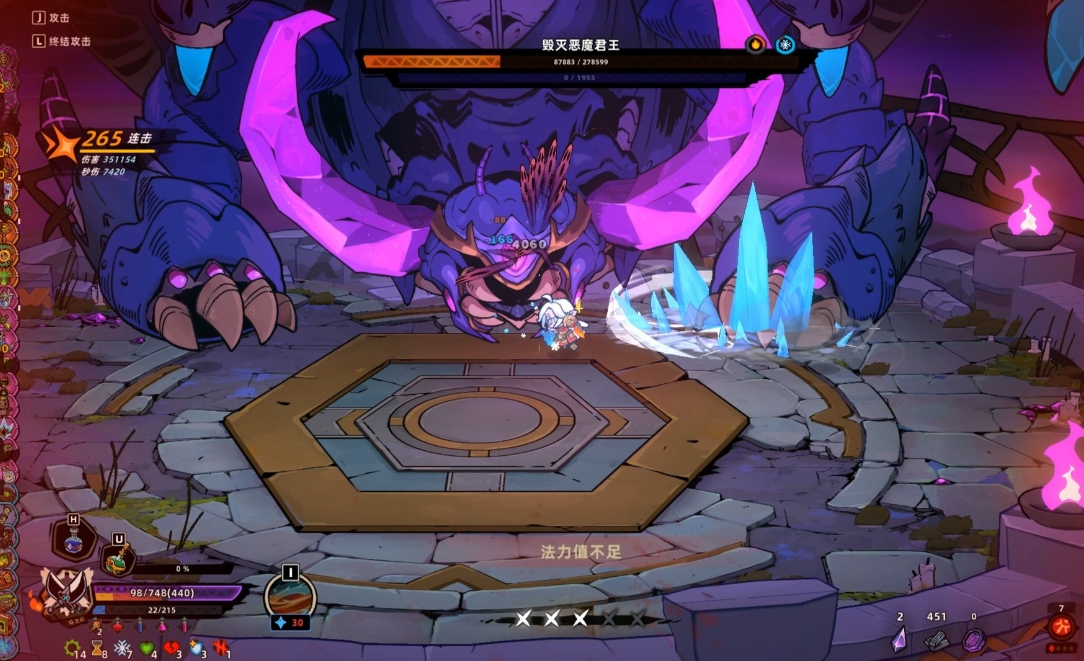Inspect the red claw slash buff icon
Screen dimensions: 1084x661
[220, 647]
